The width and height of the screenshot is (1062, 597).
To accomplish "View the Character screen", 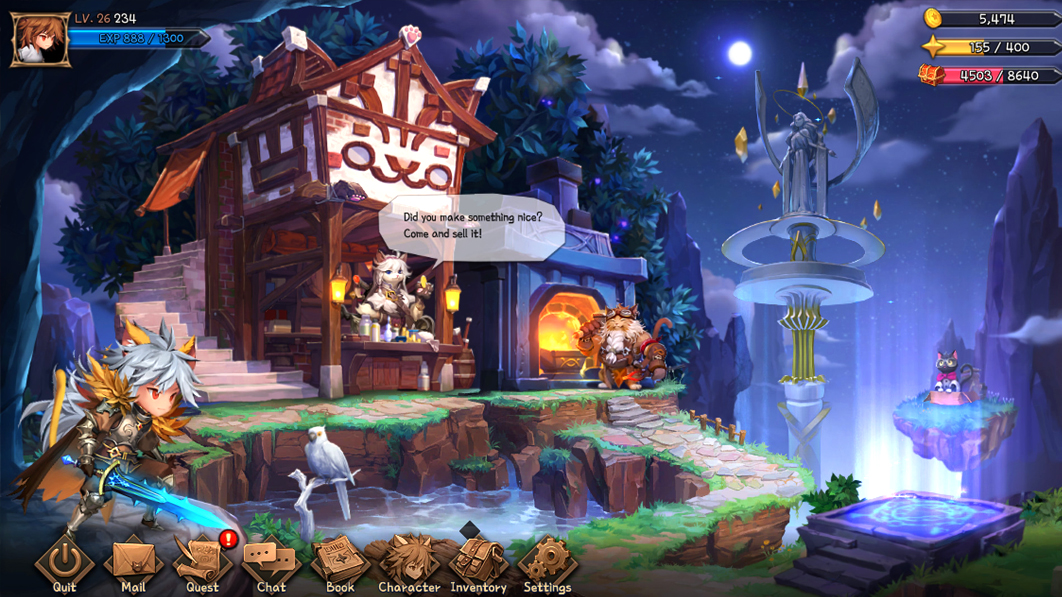I will click(409, 560).
